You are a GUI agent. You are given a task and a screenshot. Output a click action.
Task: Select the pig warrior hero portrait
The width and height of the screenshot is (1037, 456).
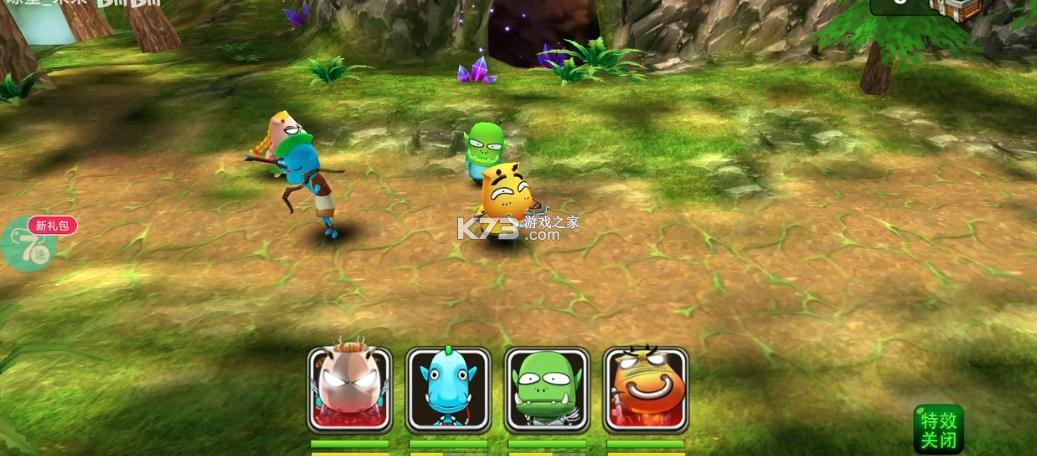pos(349,389)
